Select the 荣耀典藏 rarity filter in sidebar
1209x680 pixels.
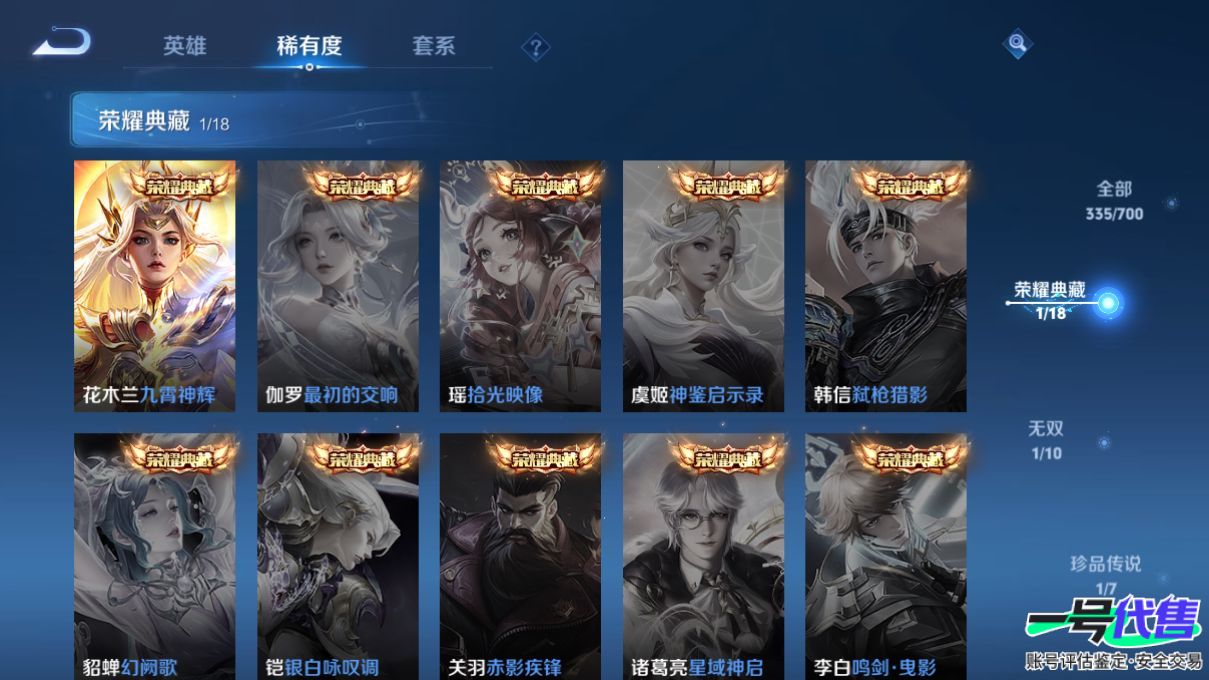1050,300
